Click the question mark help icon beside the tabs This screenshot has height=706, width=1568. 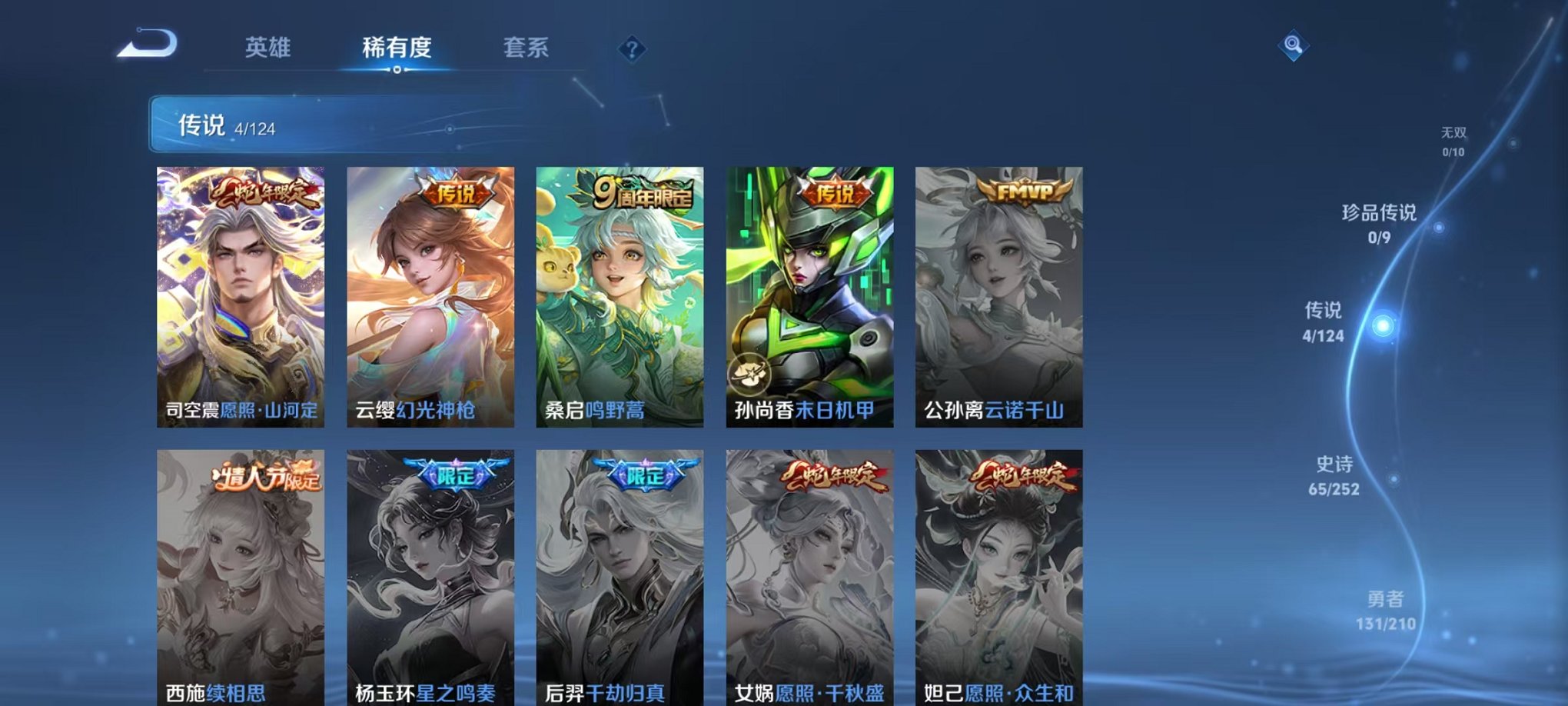tap(632, 50)
